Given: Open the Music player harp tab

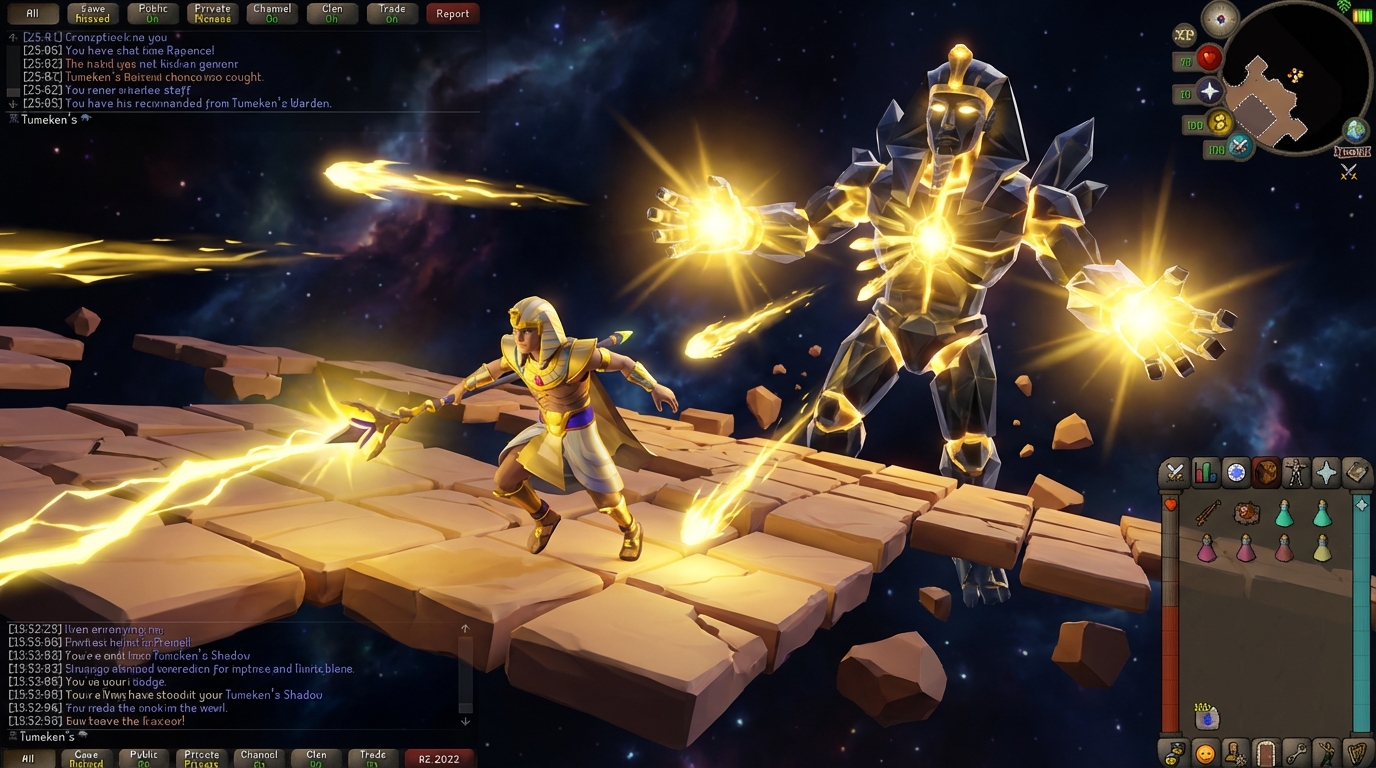Looking at the screenshot, I should 1358,753.
